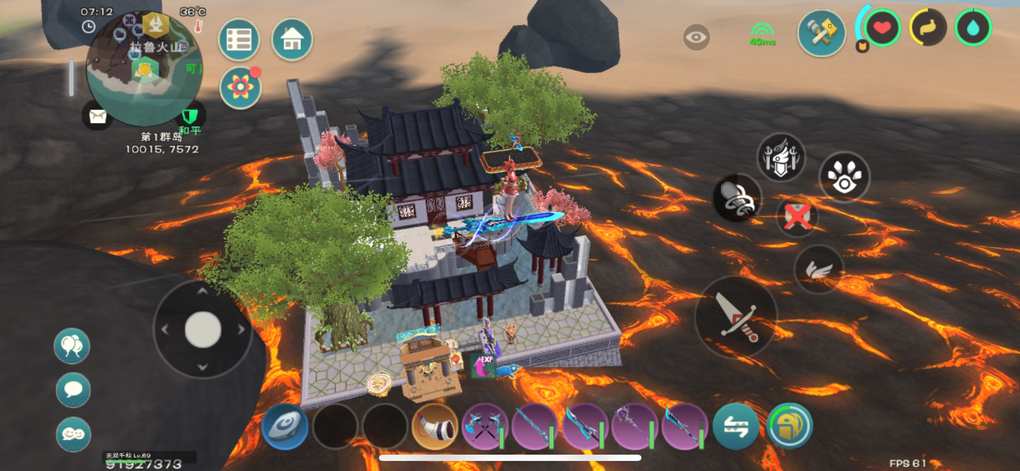Image resolution: width=1020 pixels, height=471 pixels.
Task: Open the hammer and axe crafting button
Action: [821, 34]
